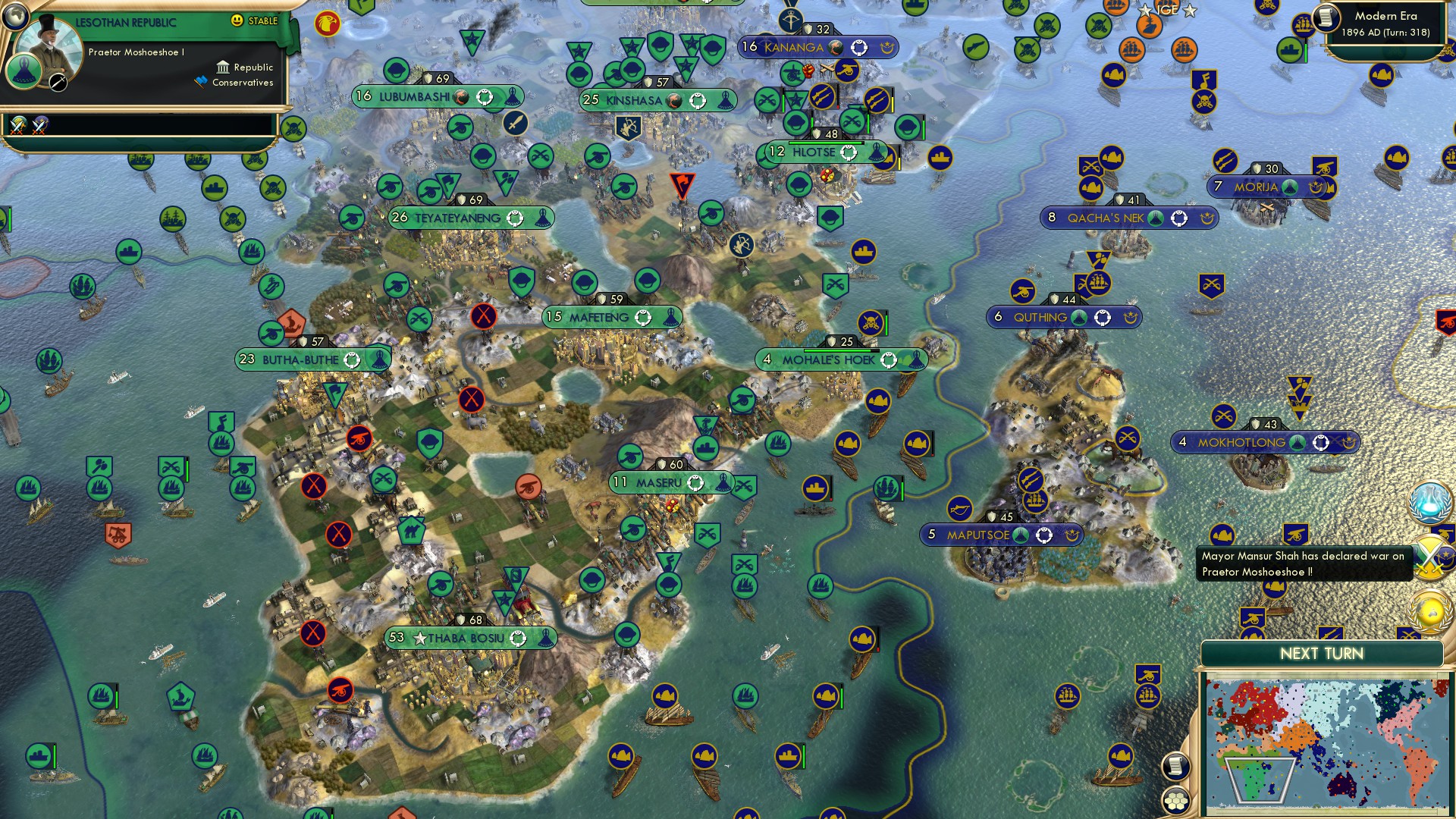The height and width of the screenshot is (819, 1456).
Task: Click the STABLE happiness smiley indicator
Action: pos(237,21)
